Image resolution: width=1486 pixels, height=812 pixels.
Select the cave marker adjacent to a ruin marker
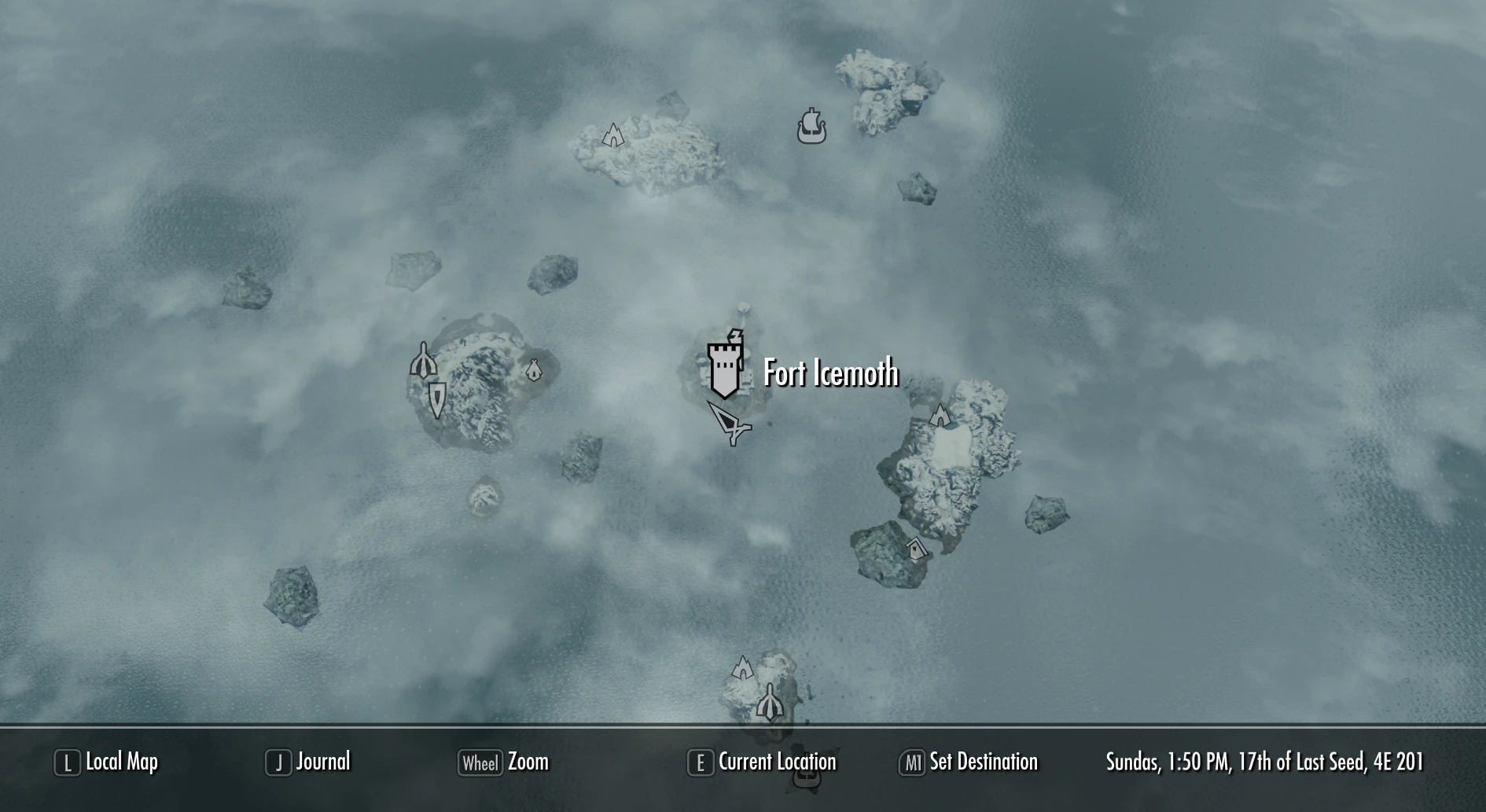tap(743, 668)
